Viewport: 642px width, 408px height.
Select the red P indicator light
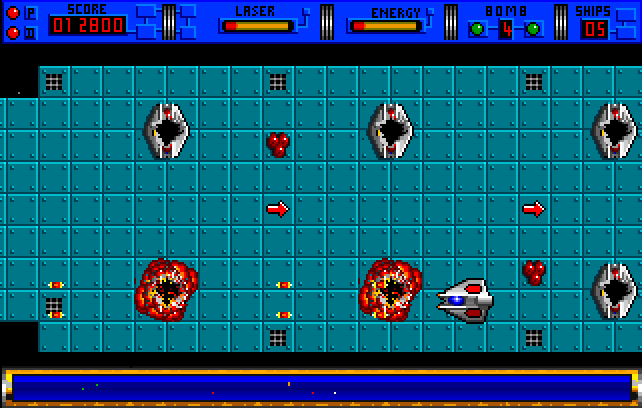tap(13, 13)
